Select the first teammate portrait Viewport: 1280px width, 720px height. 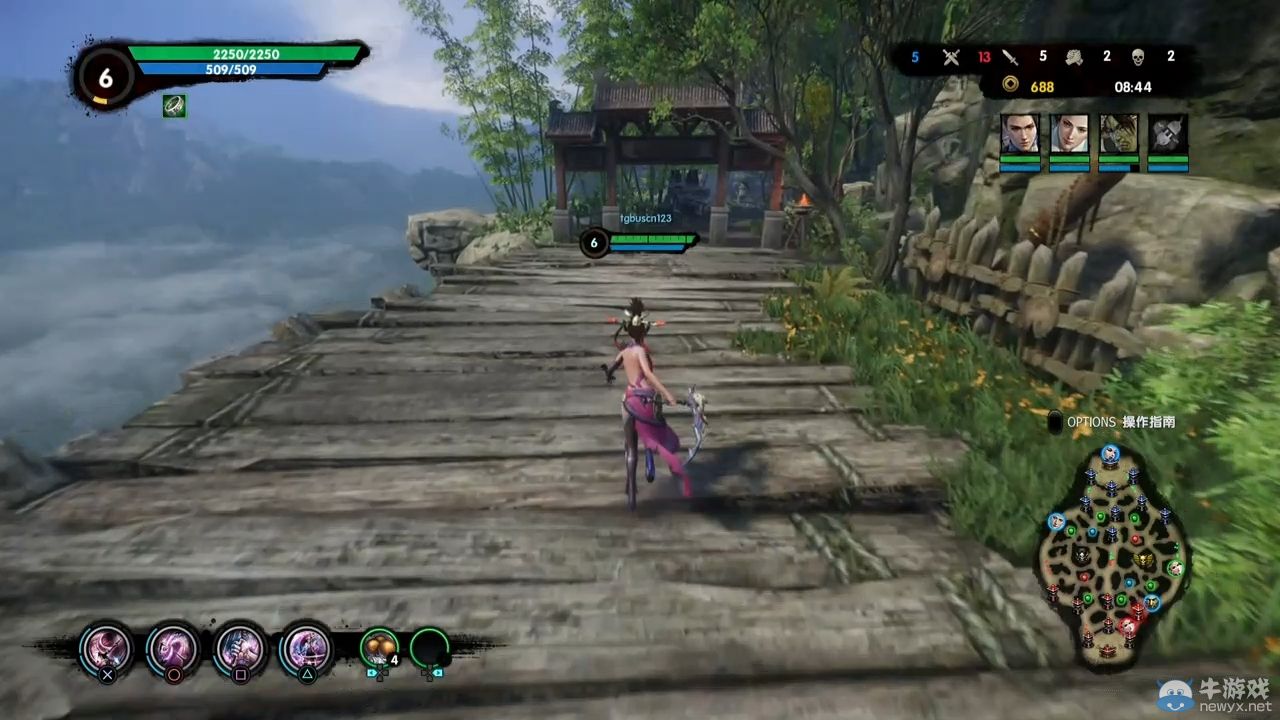pyautogui.click(x=1019, y=135)
